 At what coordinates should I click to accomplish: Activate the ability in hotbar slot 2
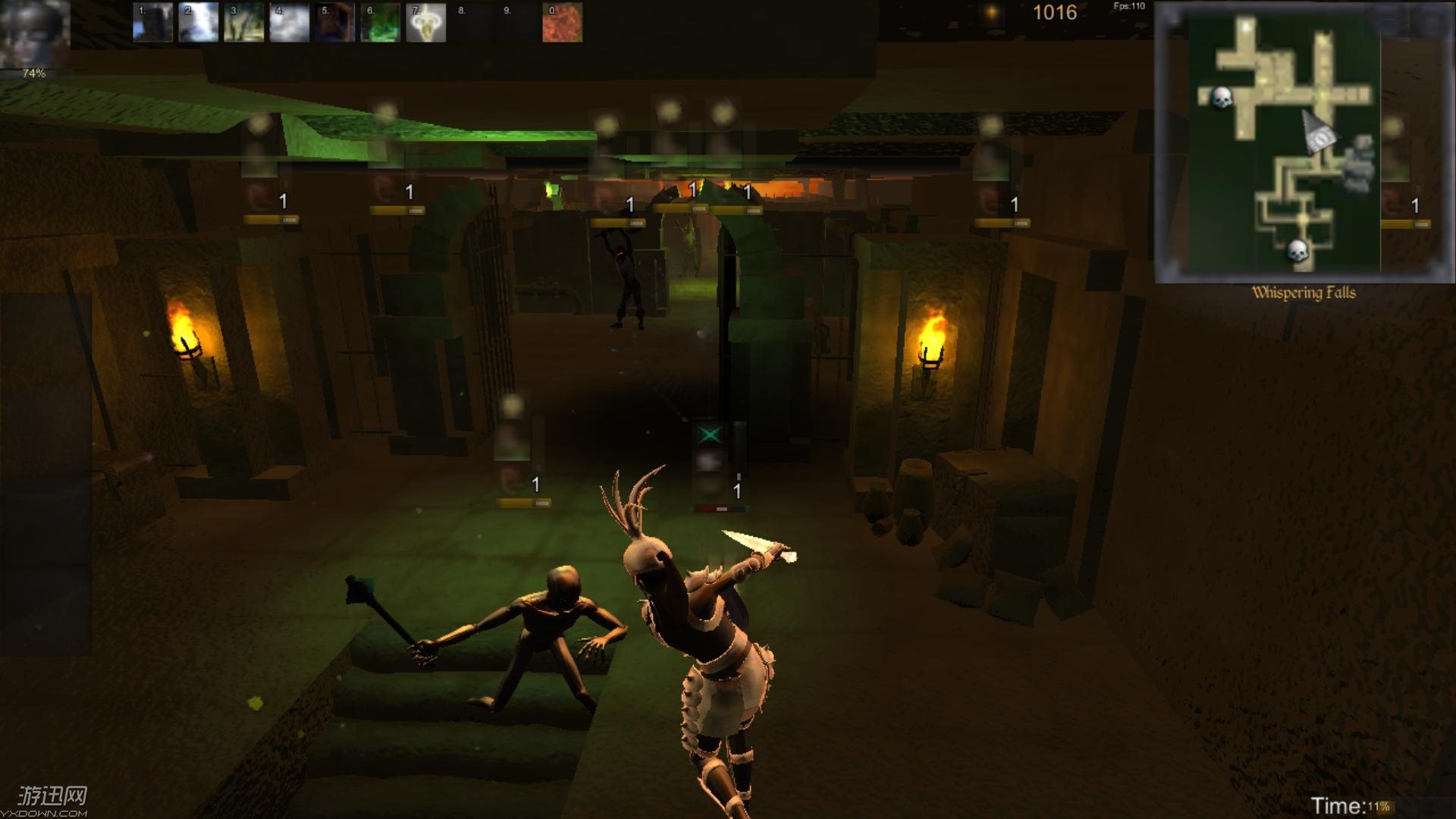pos(198,22)
